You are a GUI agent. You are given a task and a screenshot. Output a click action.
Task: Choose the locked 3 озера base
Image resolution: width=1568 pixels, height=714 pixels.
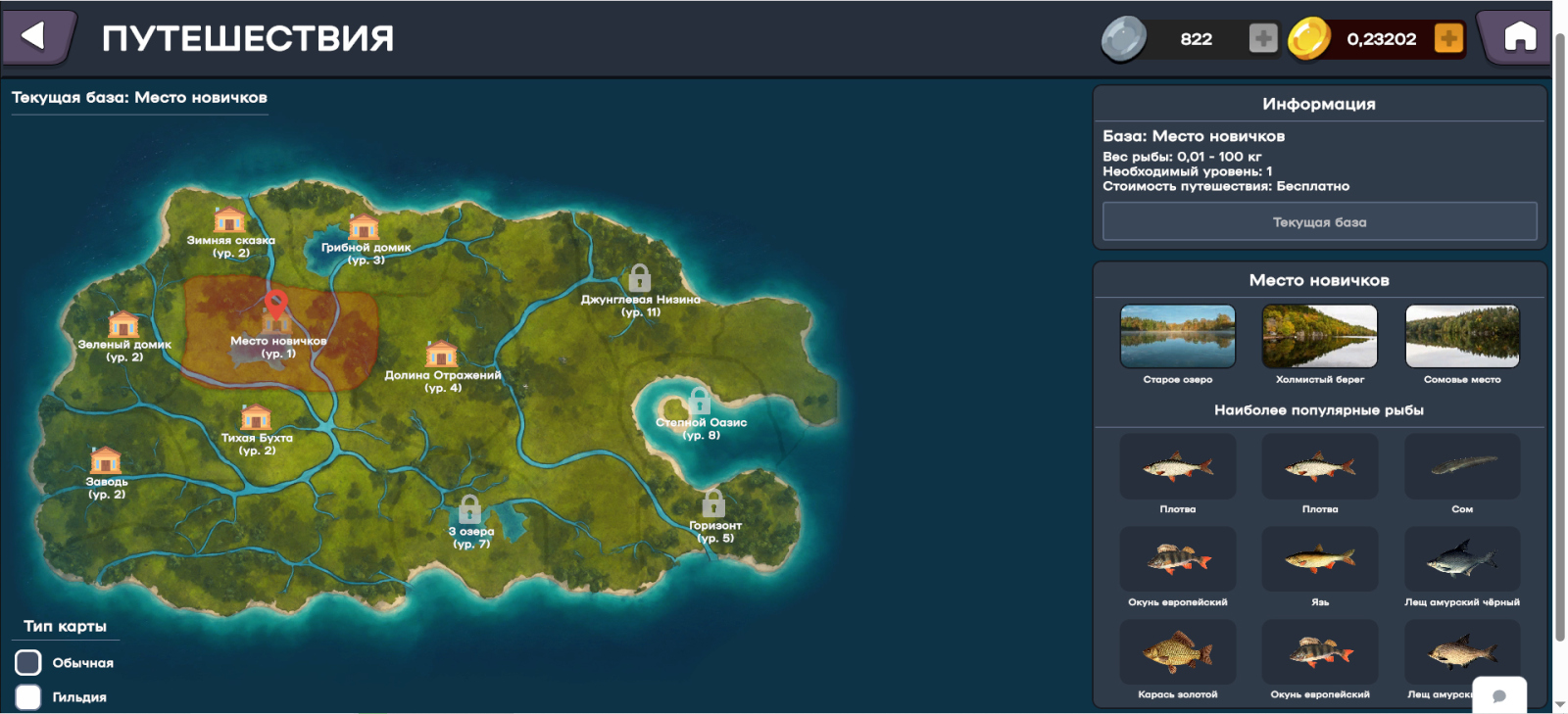(470, 509)
